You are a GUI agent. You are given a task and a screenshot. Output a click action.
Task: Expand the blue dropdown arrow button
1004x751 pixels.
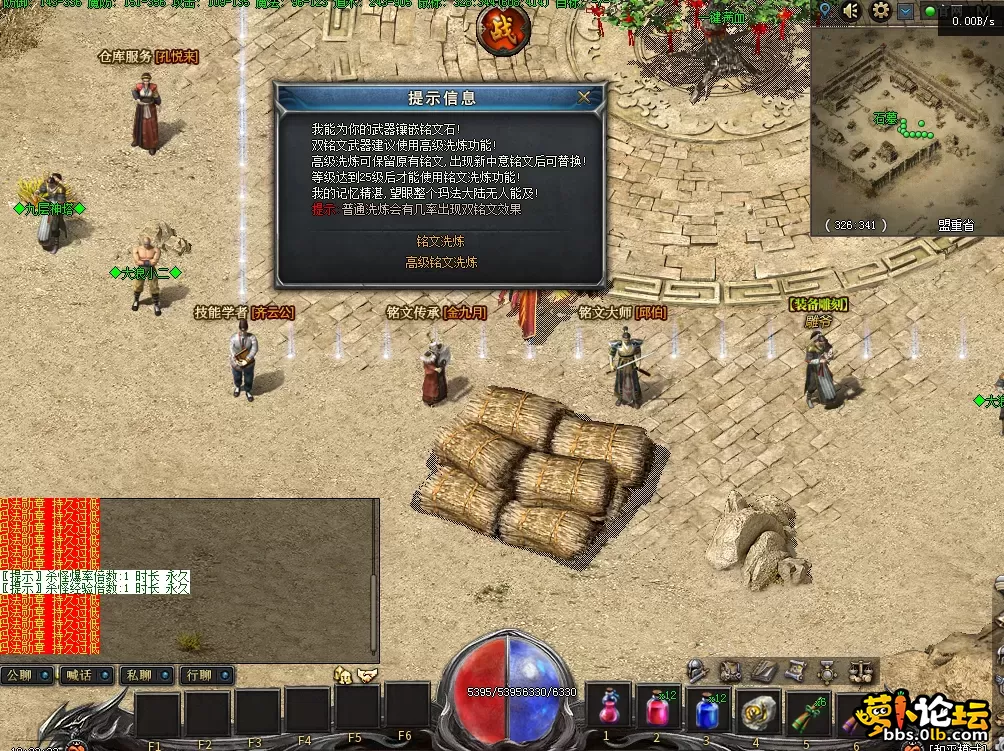906,11
